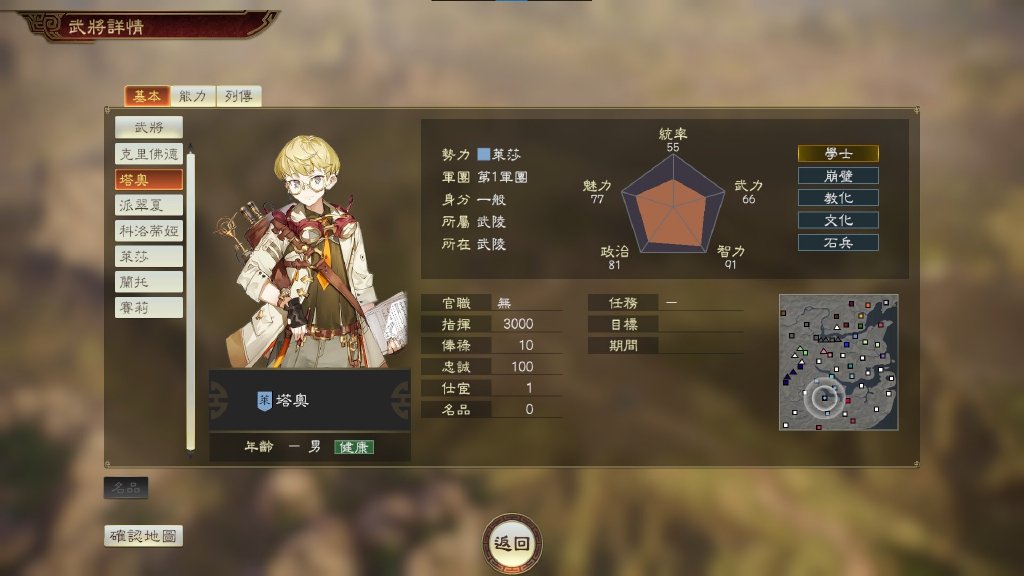This screenshot has width=1024, height=576.
Task: Choose 塔奧 in the officer list
Action: [x=148, y=180]
